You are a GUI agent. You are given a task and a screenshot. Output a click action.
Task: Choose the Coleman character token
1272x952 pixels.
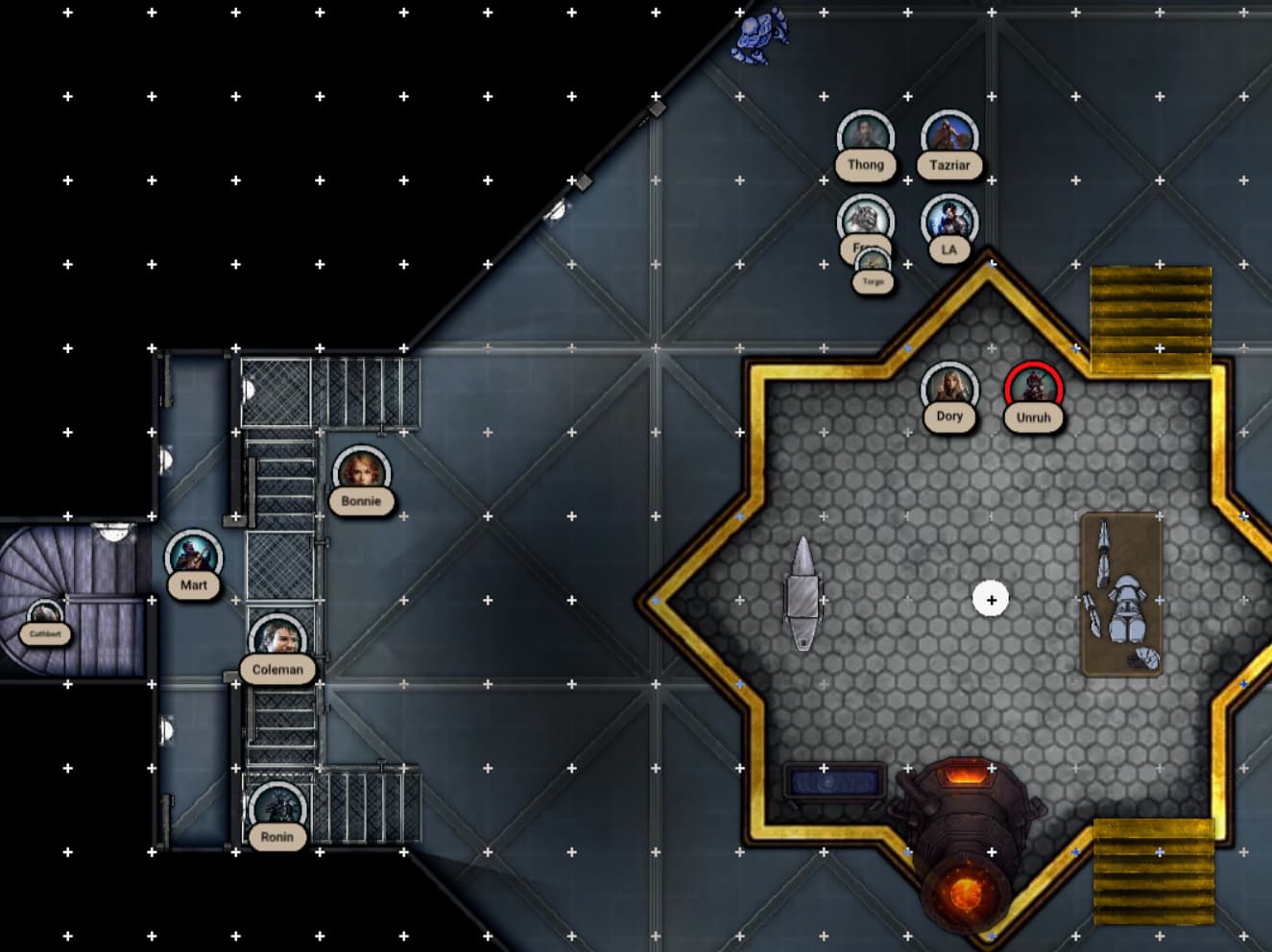277,641
